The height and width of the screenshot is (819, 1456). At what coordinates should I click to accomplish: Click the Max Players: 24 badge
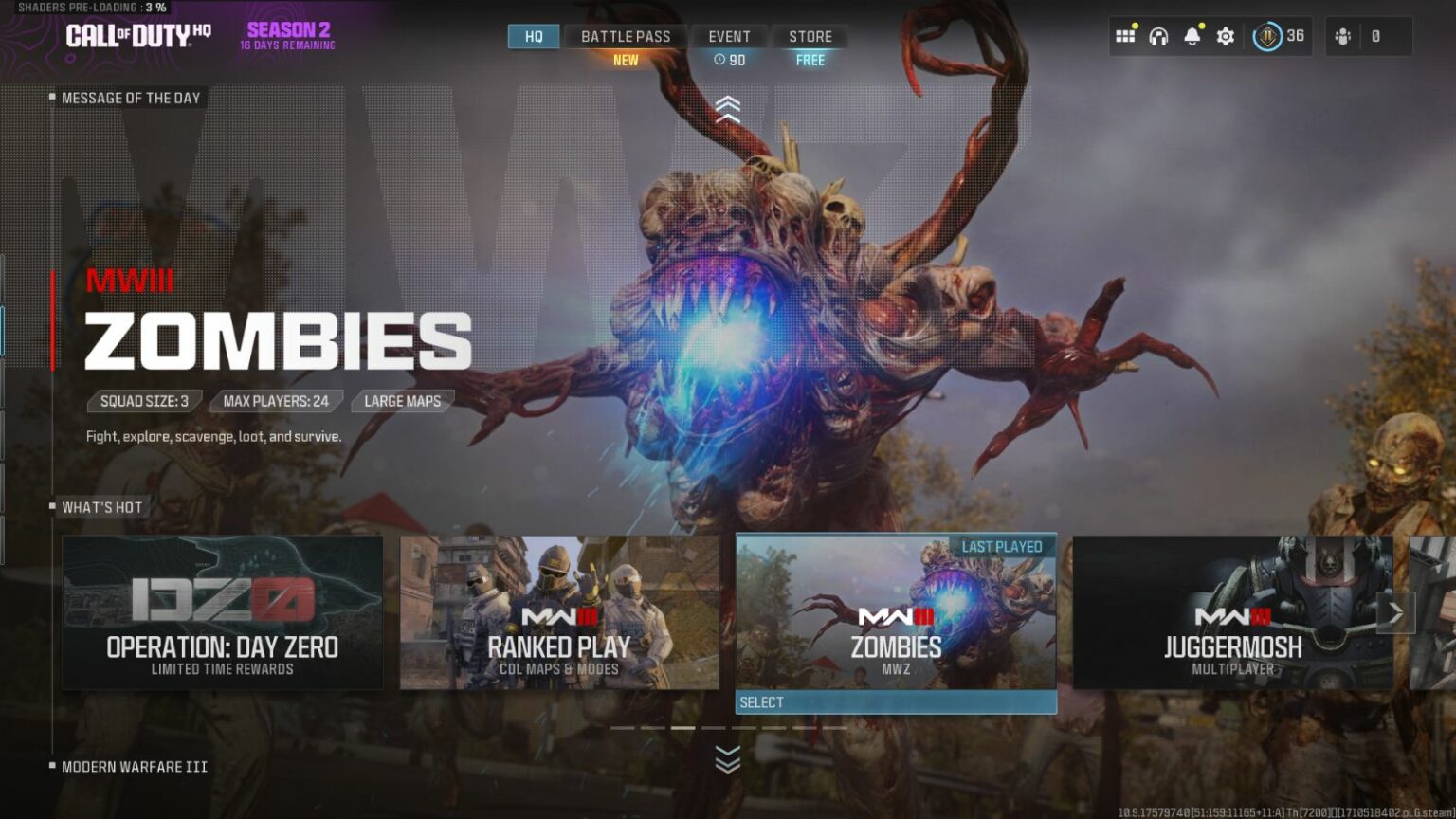coord(275,401)
